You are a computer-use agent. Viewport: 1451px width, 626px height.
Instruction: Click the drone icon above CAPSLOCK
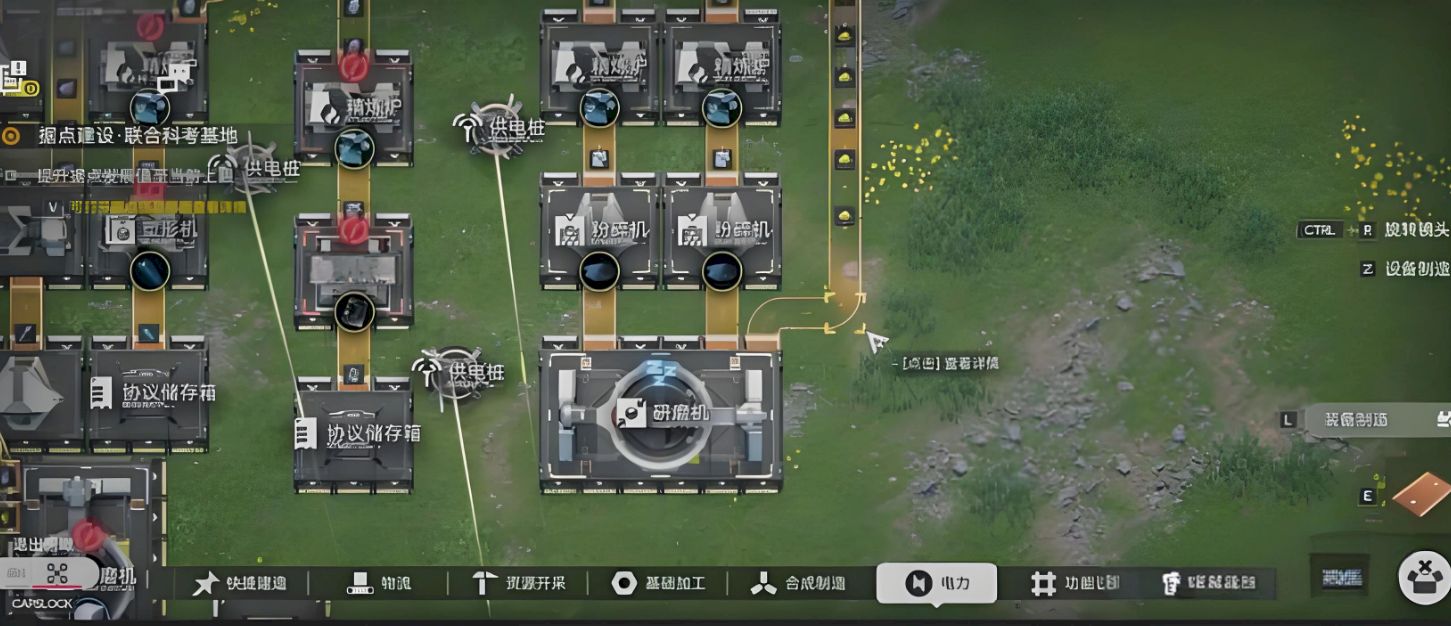(x=56, y=574)
